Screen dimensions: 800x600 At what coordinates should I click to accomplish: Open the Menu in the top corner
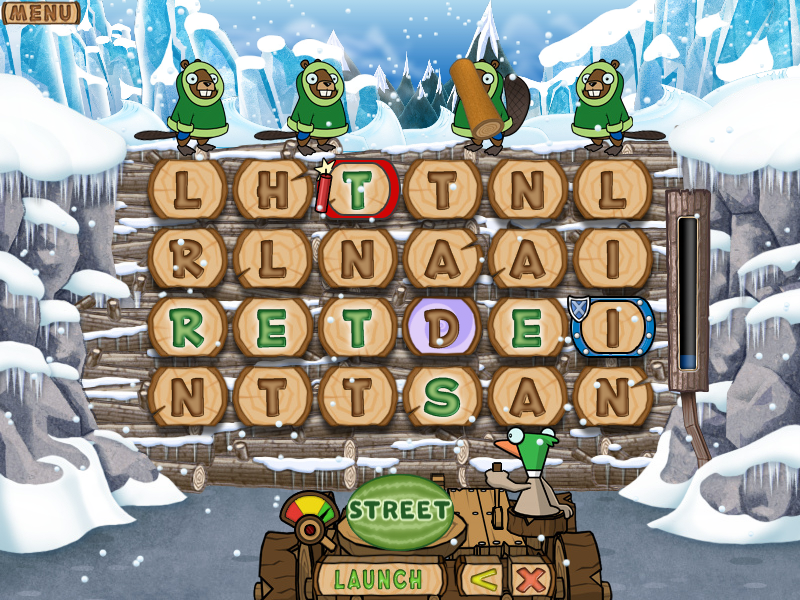click(x=40, y=13)
